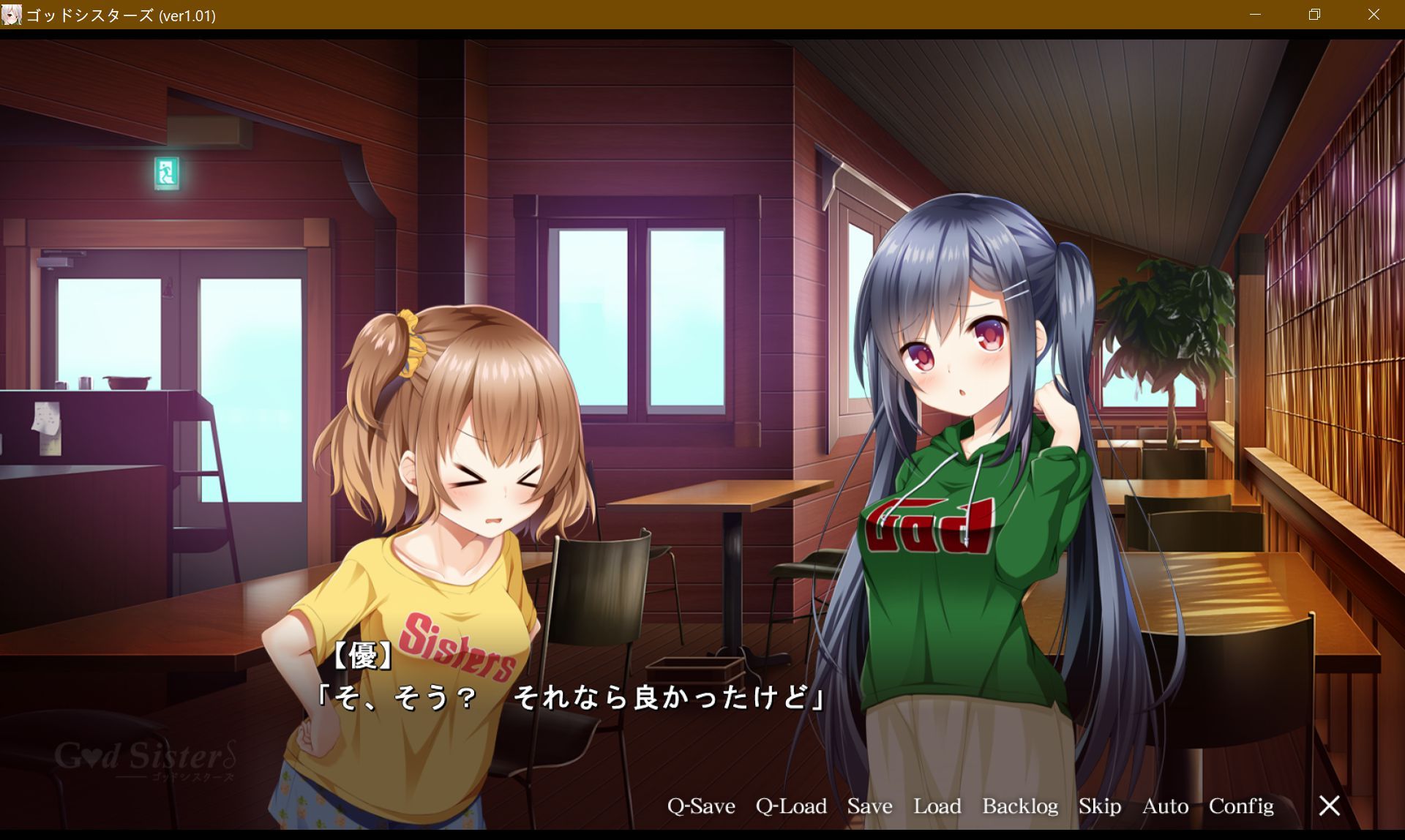Open the Load screen
This screenshot has width=1405, height=840.
click(939, 806)
